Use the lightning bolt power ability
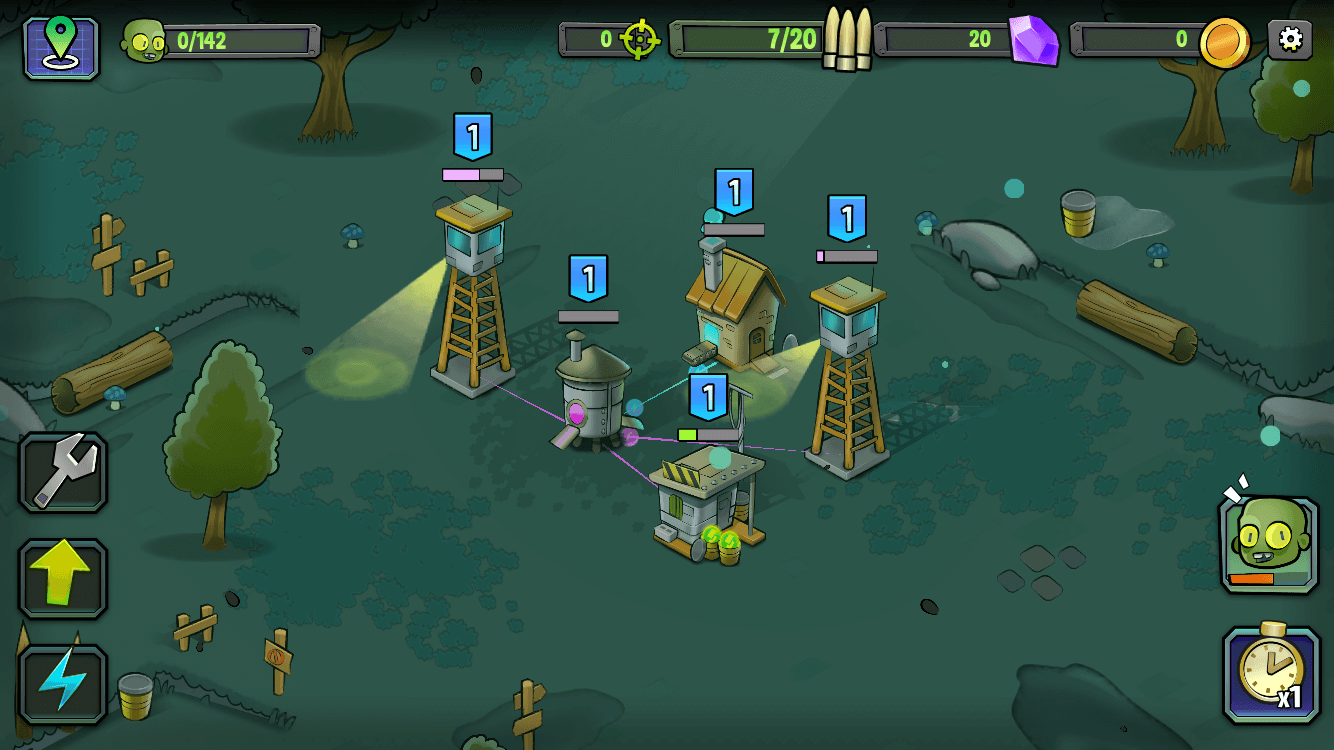Viewport: 1334px width, 750px height. click(63, 684)
